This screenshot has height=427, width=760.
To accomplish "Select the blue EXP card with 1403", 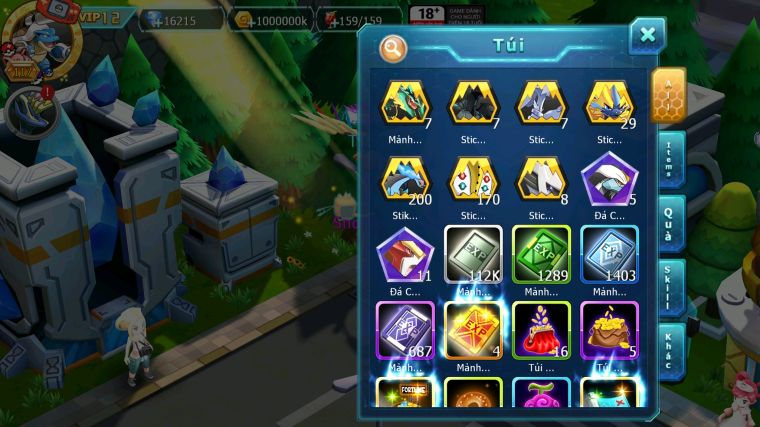I will (x=609, y=255).
